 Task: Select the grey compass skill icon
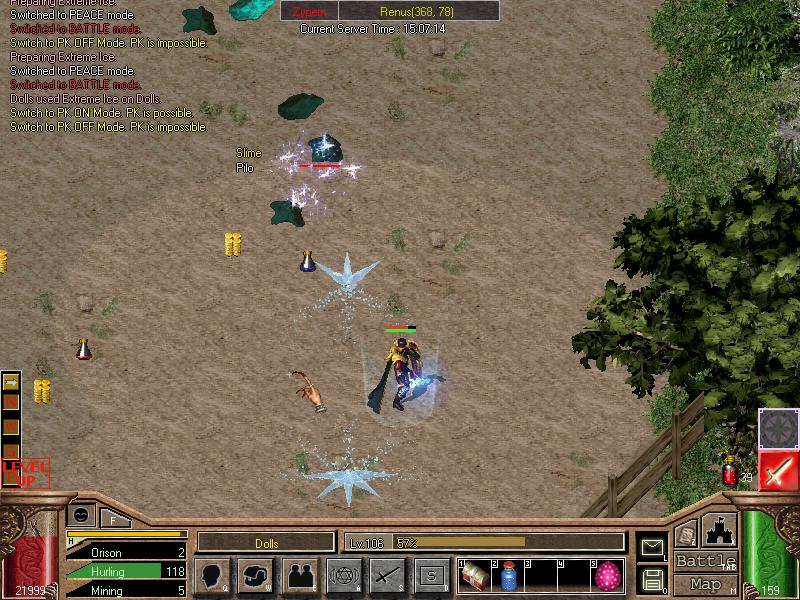777,427
